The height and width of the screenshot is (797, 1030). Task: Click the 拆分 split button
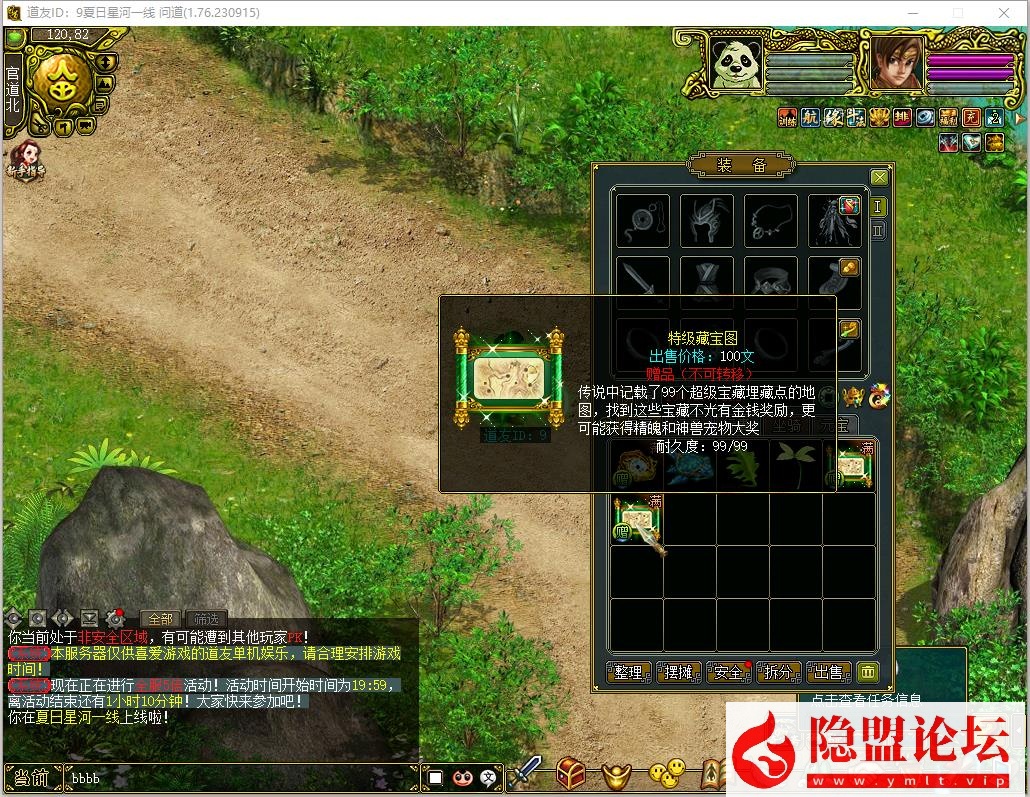click(779, 673)
